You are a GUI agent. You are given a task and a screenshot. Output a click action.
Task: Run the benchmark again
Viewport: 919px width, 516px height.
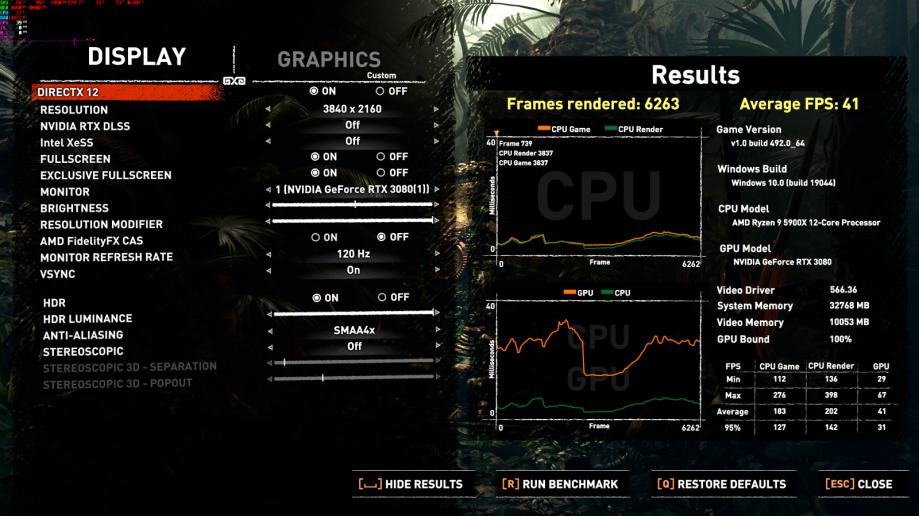pyautogui.click(x=560, y=484)
